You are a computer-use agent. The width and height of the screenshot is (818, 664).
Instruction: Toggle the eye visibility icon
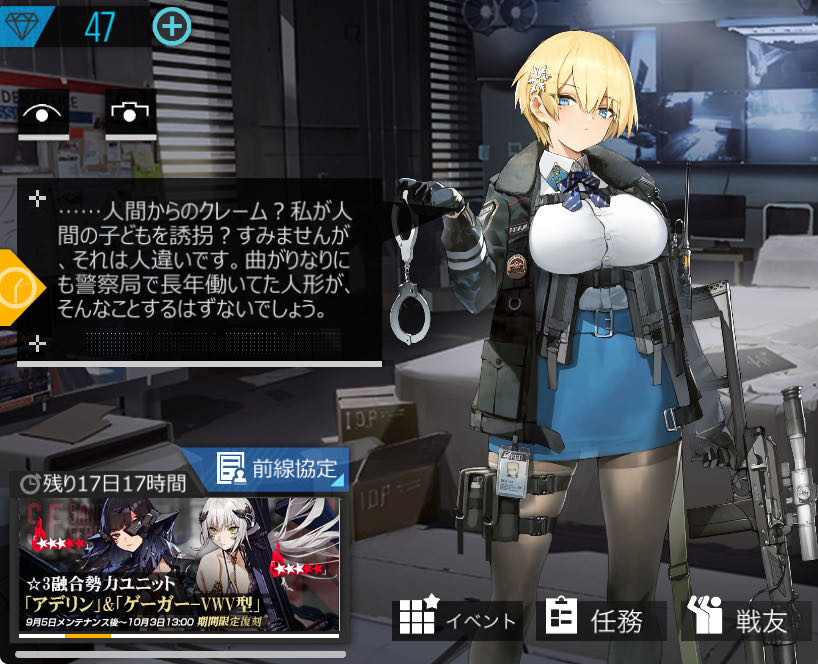pyautogui.click(x=43, y=113)
